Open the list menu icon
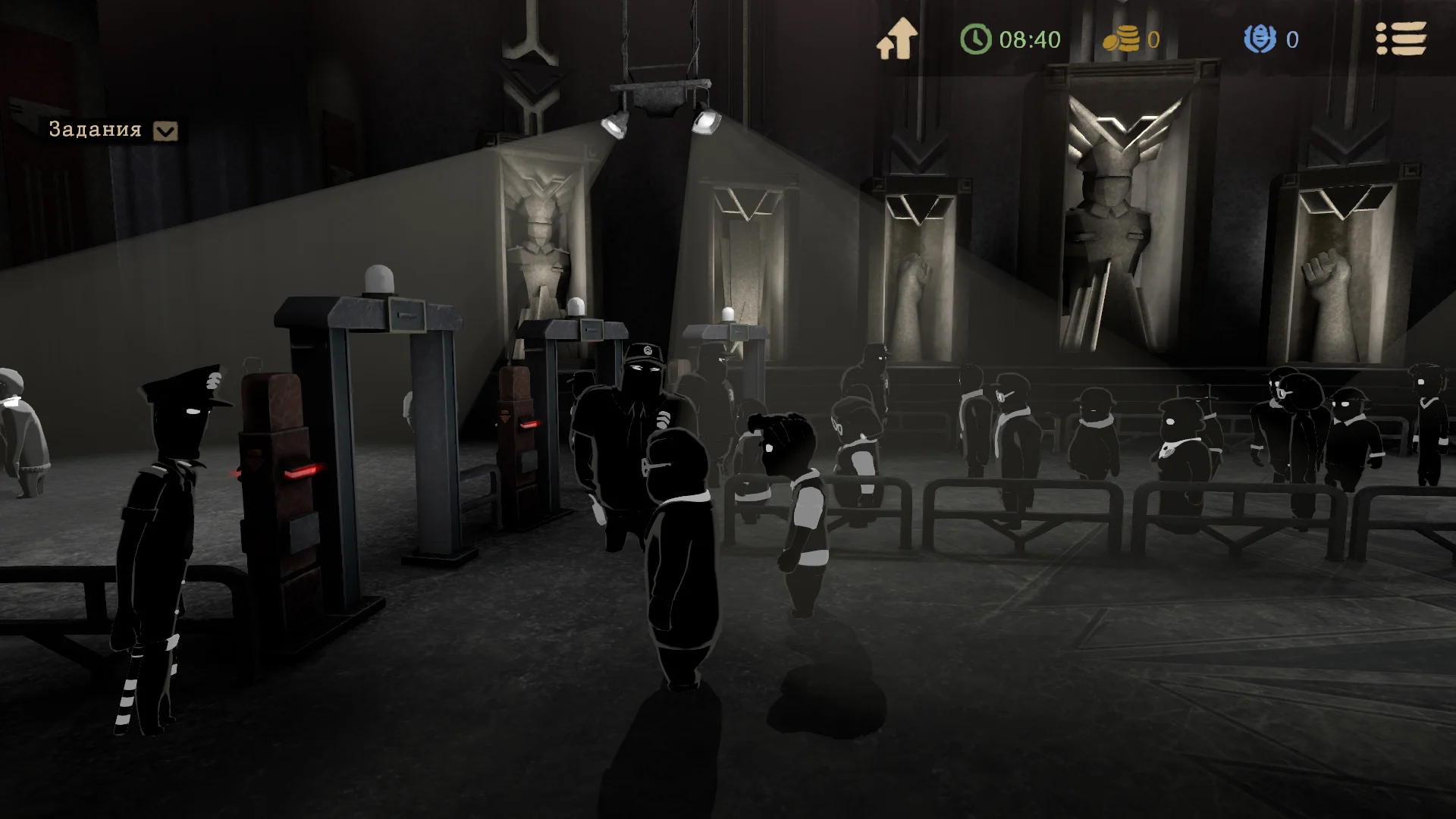Viewport: 1456px width, 819px height. click(x=1401, y=39)
